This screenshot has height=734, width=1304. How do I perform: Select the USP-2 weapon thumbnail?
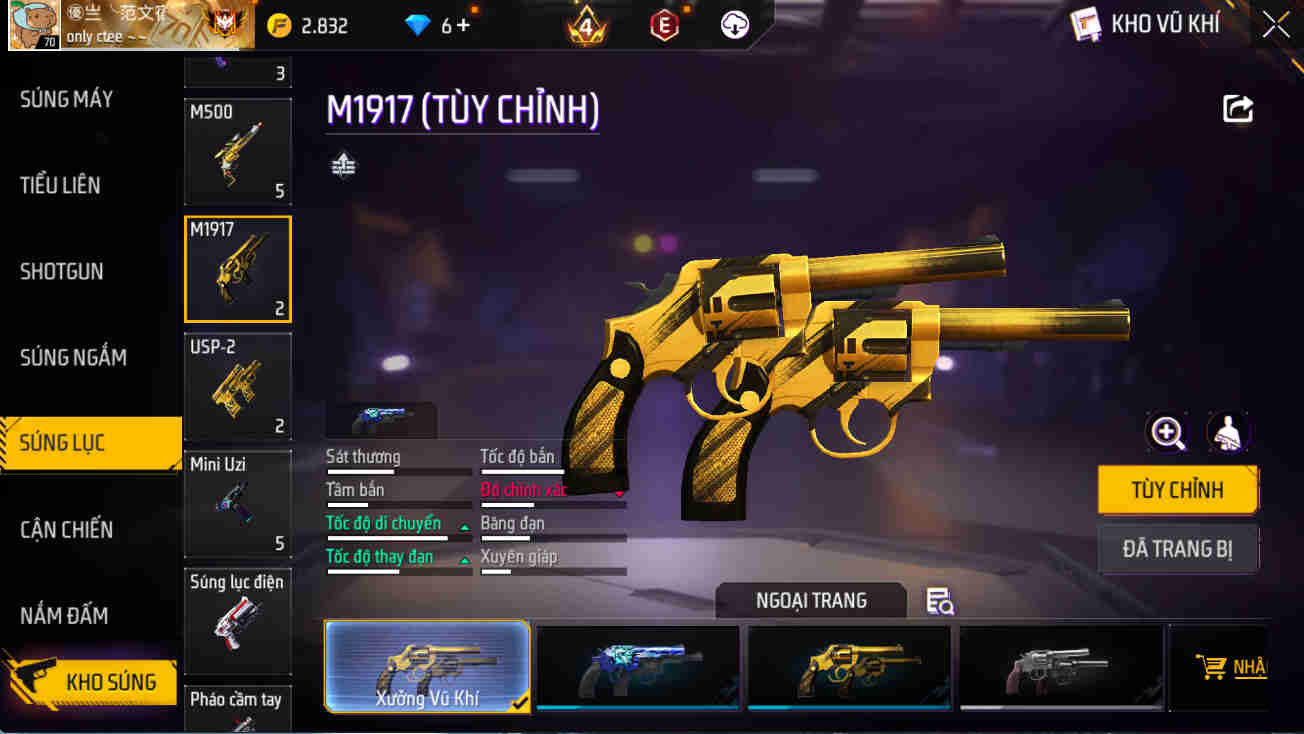[x=237, y=385]
